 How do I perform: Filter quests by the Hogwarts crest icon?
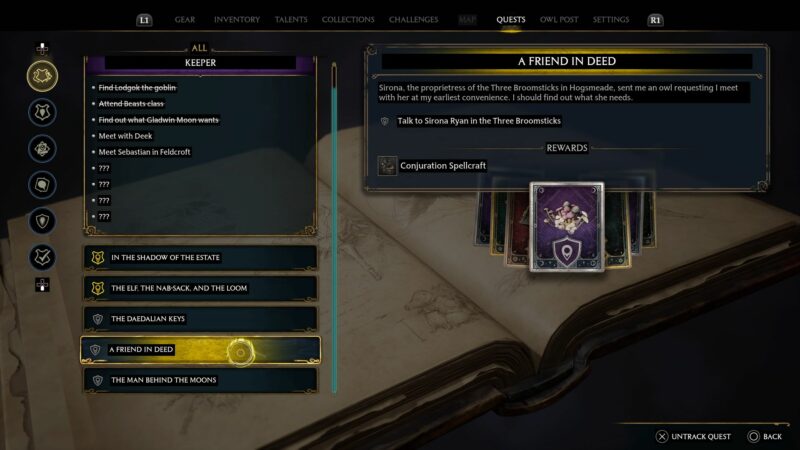[42, 112]
